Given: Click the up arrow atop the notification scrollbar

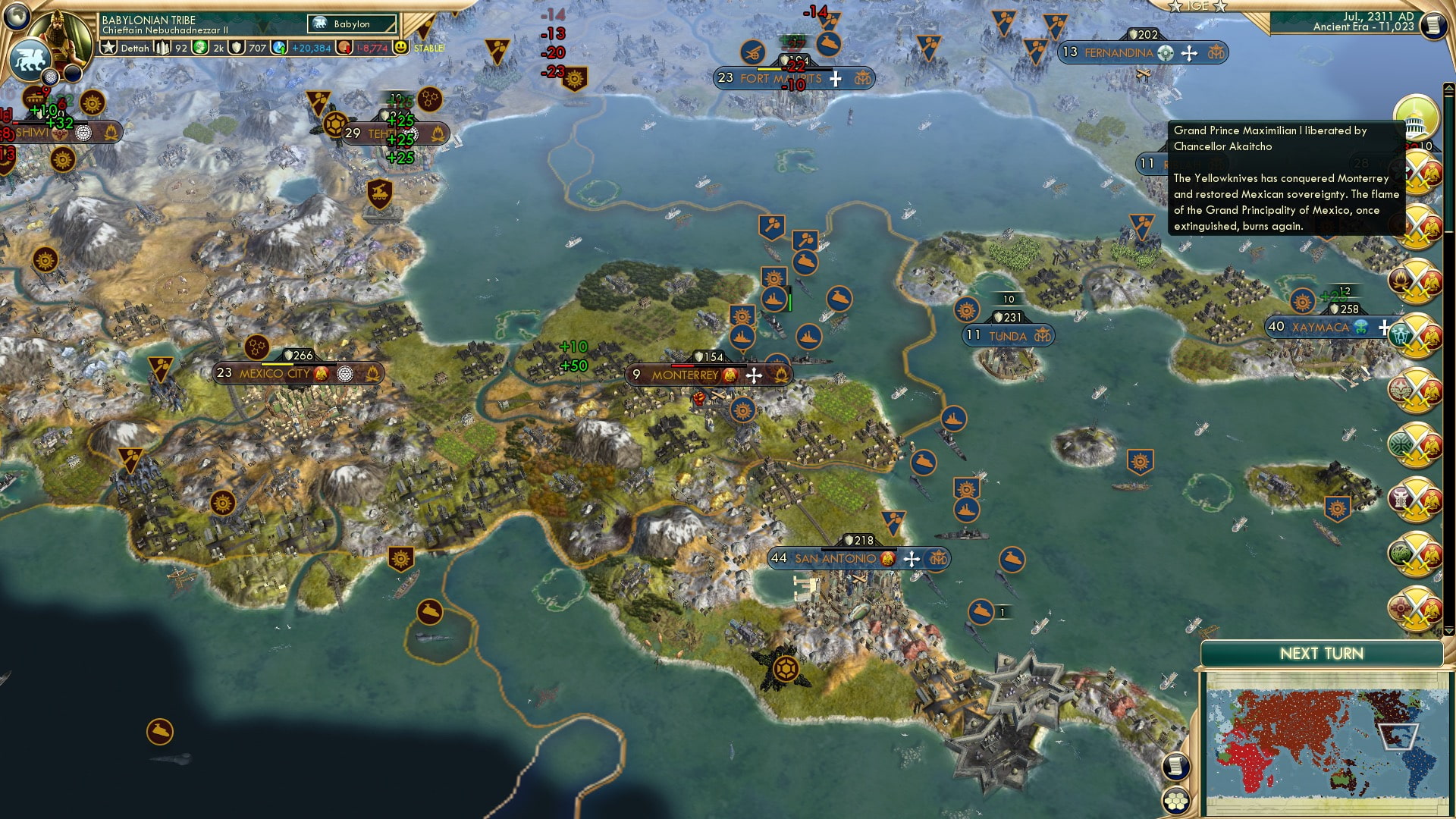Looking at the screenshot, I should (1448, 88).
